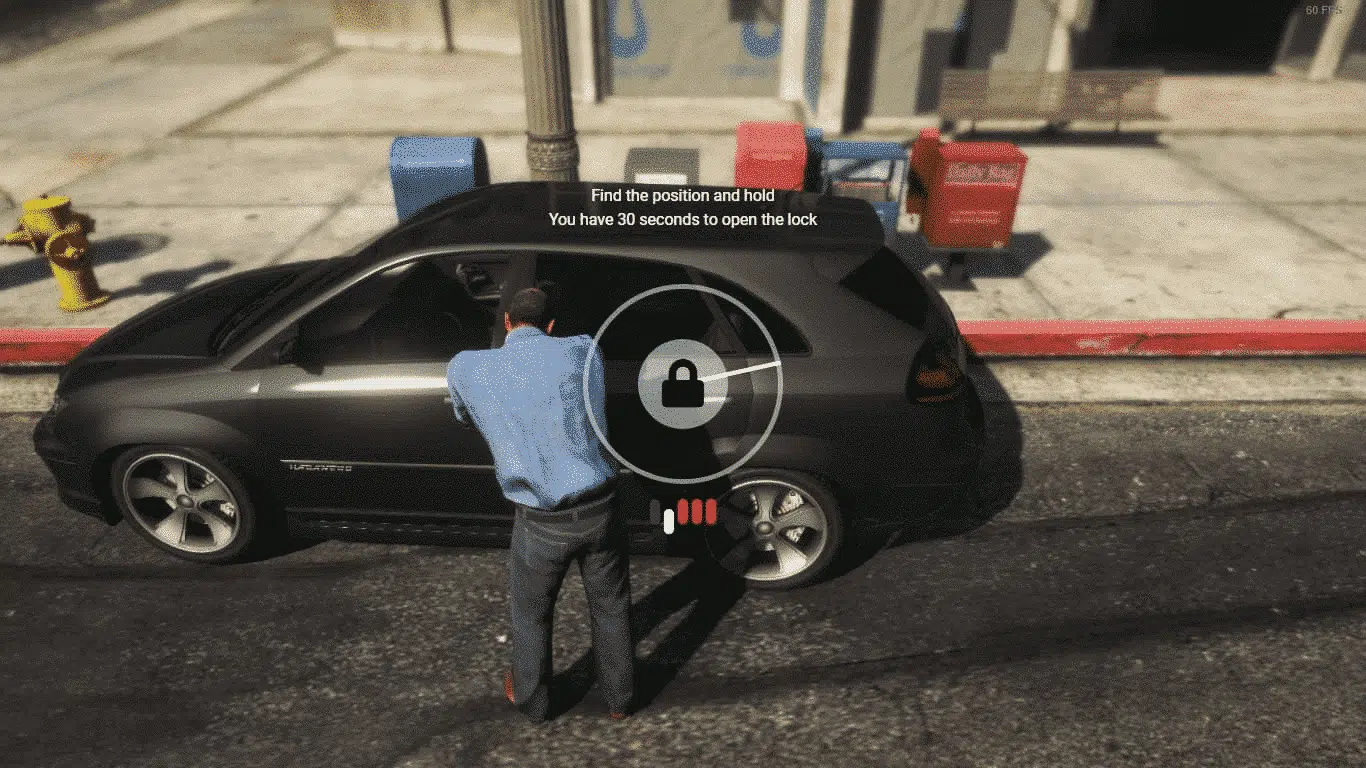Toggle the last red attempt indicator
This screenshot has width=1366, height=768.
(711, 512)
